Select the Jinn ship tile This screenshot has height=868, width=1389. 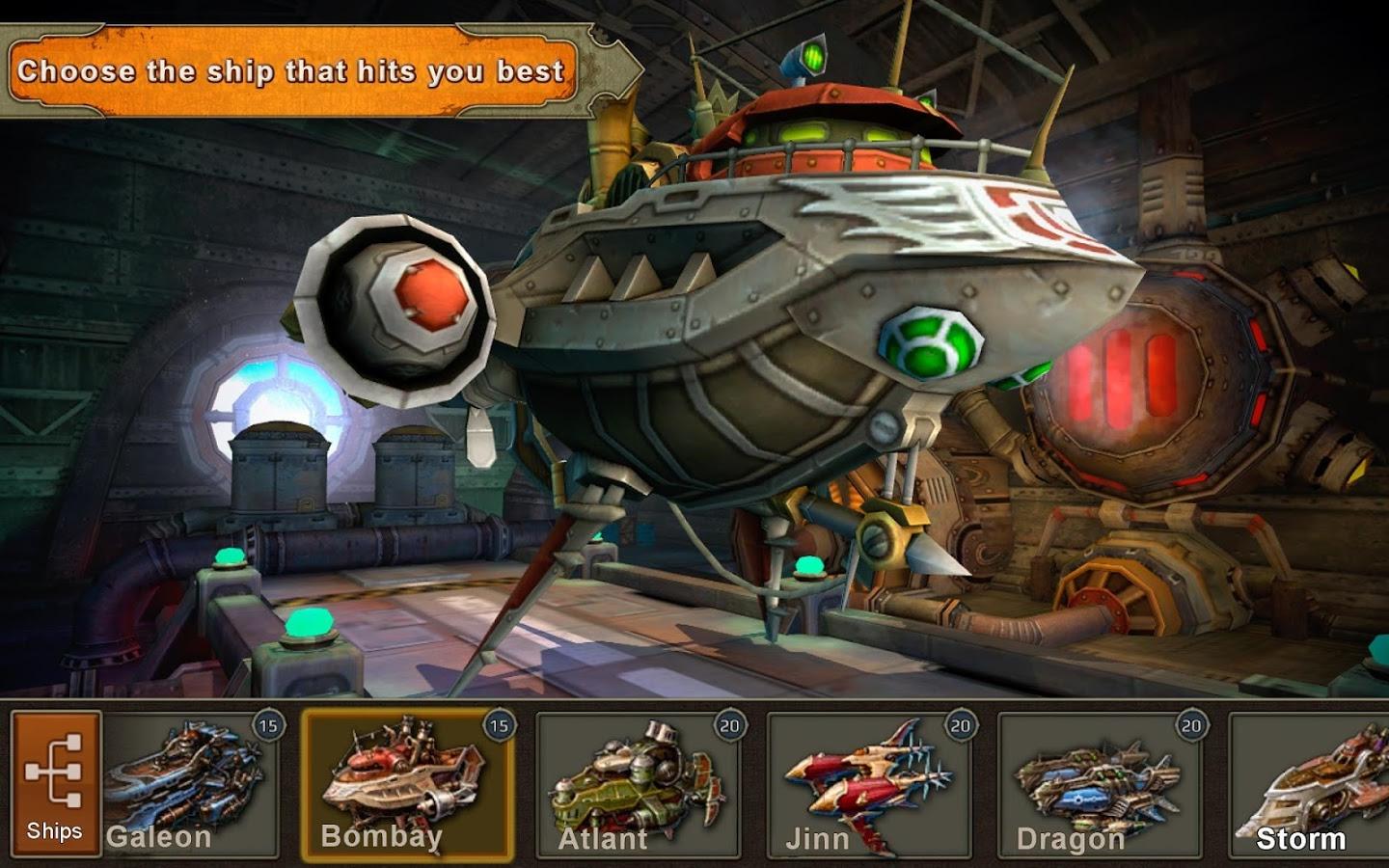click(x=870, y=783)
